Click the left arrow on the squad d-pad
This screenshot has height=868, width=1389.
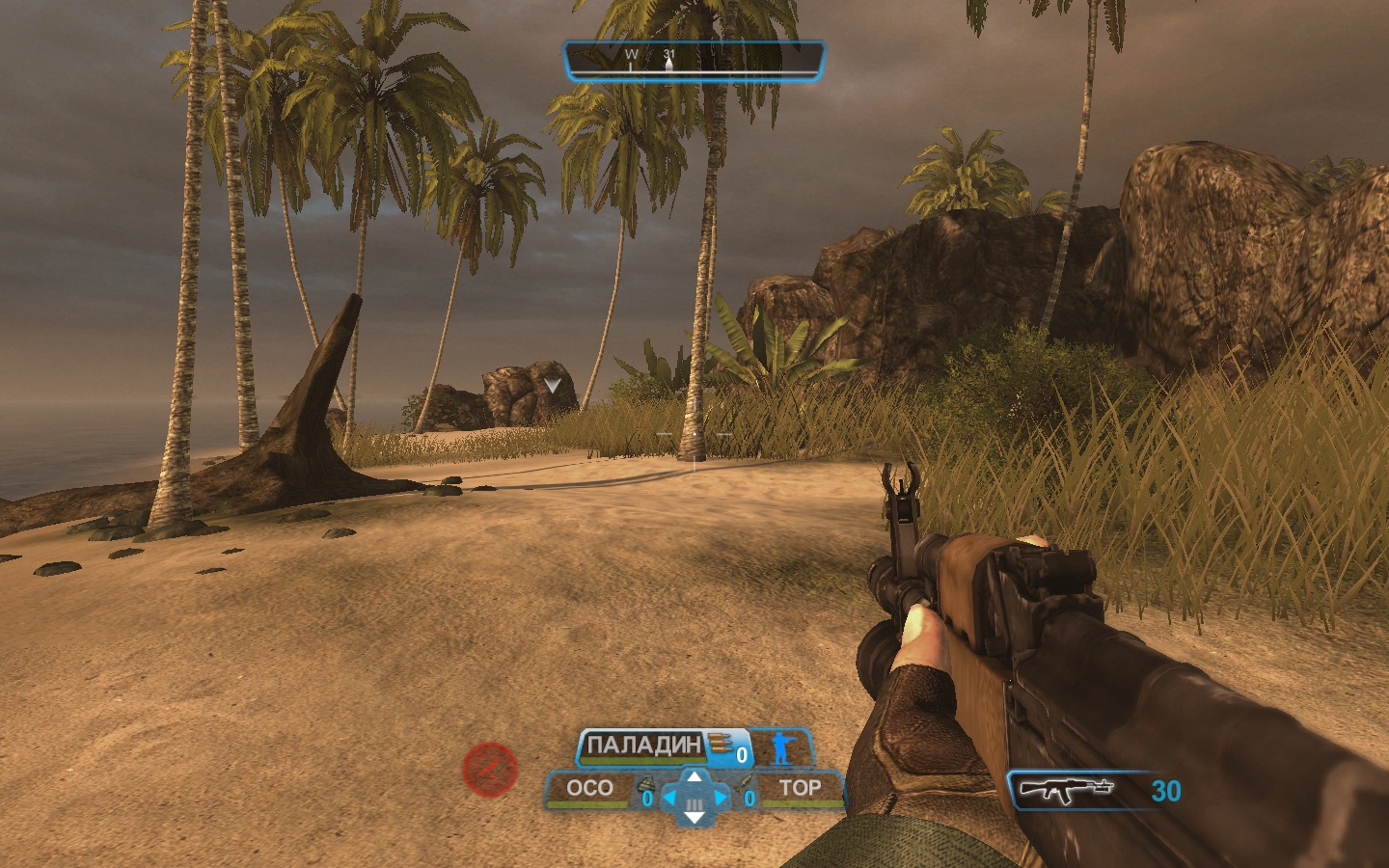670,798
